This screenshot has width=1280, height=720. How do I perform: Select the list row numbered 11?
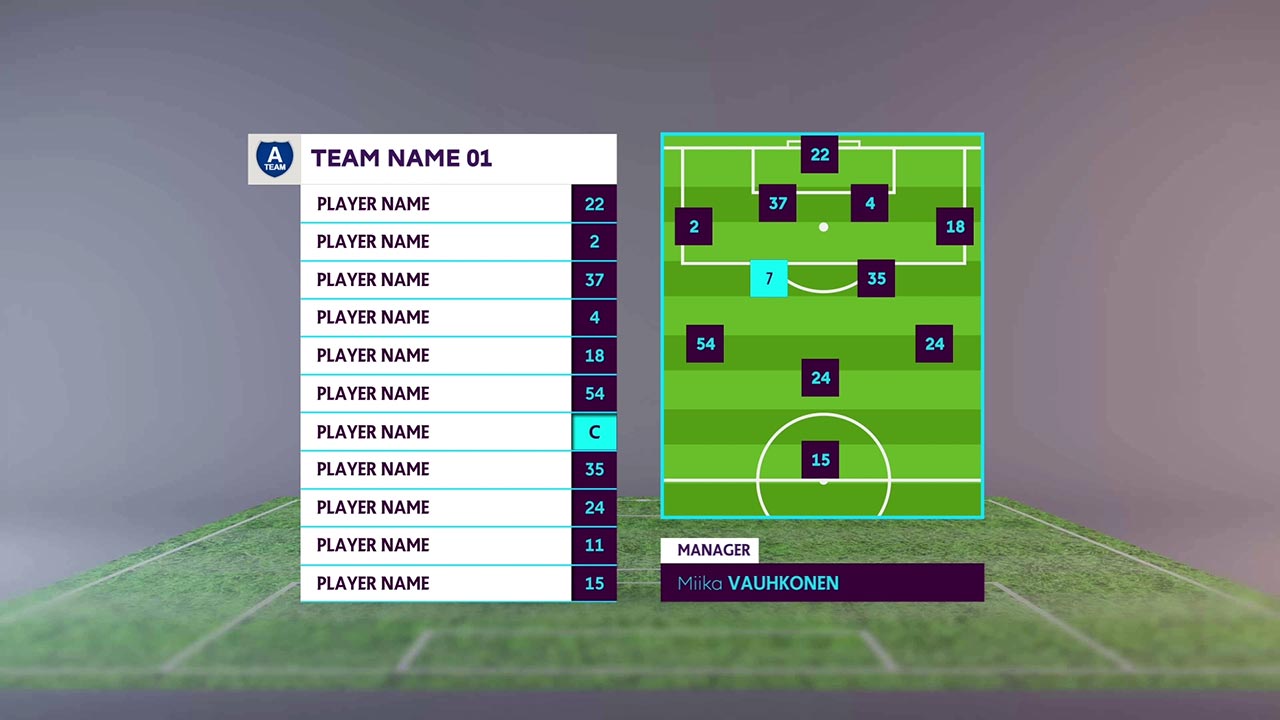458,545
